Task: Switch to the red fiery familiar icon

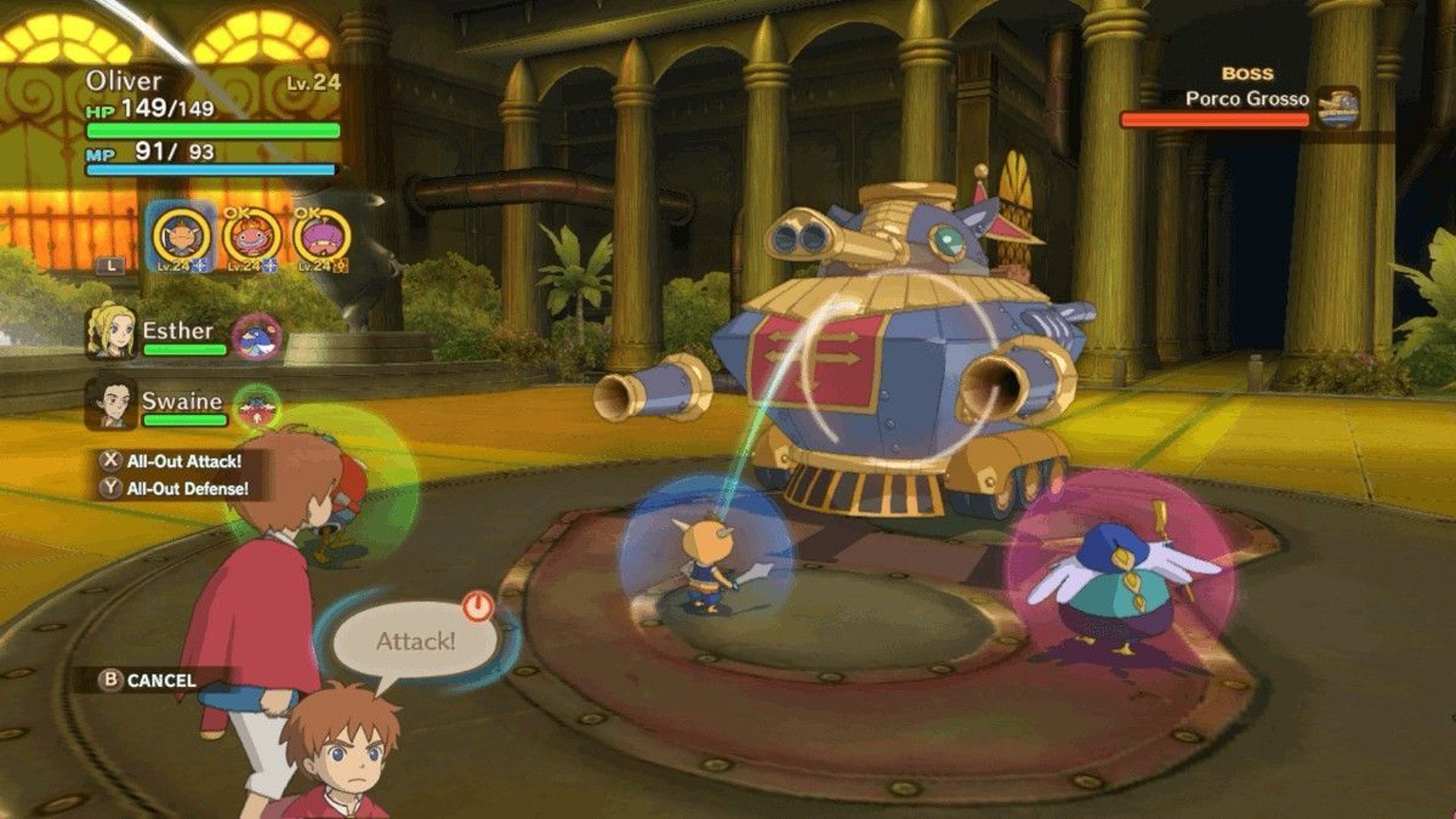Action: (252, 237)
